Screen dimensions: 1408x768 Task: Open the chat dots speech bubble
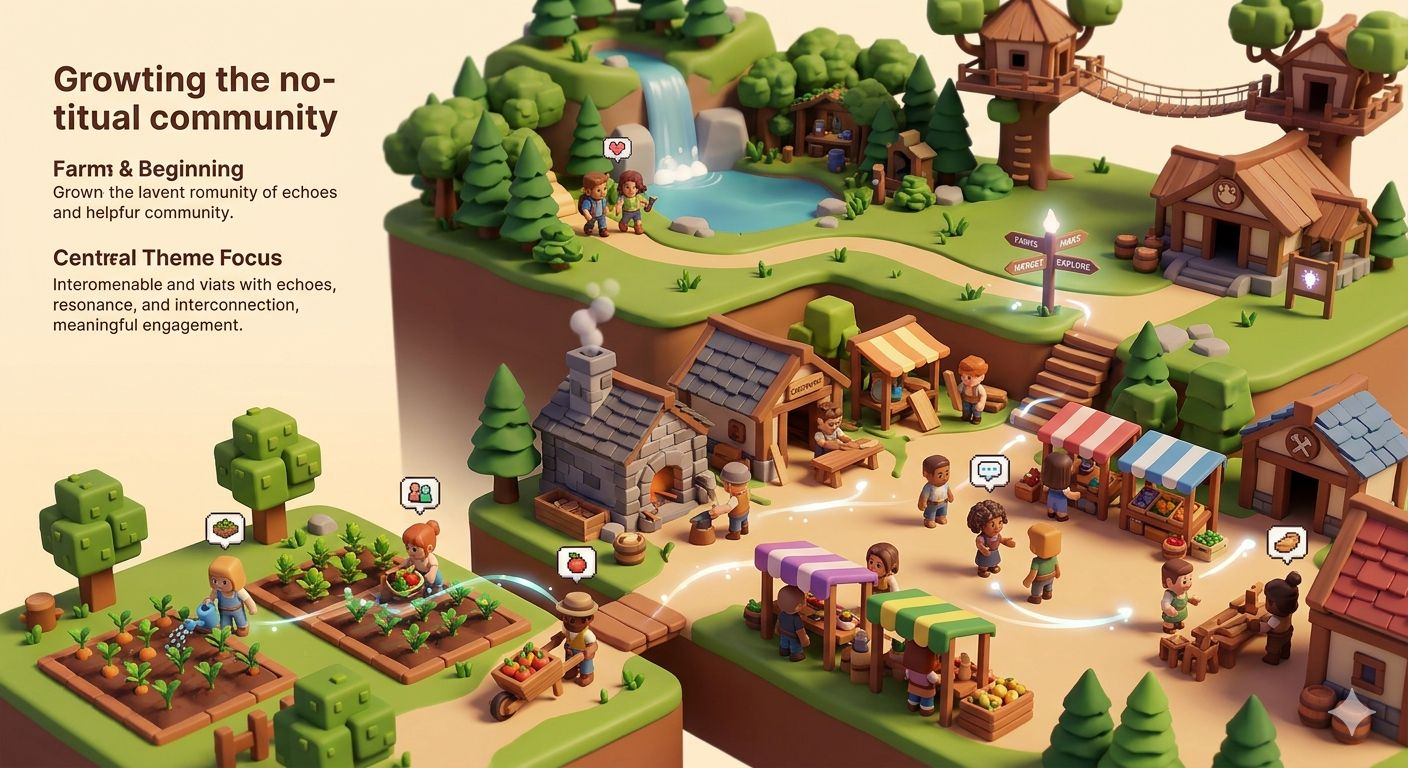[990, 469]
